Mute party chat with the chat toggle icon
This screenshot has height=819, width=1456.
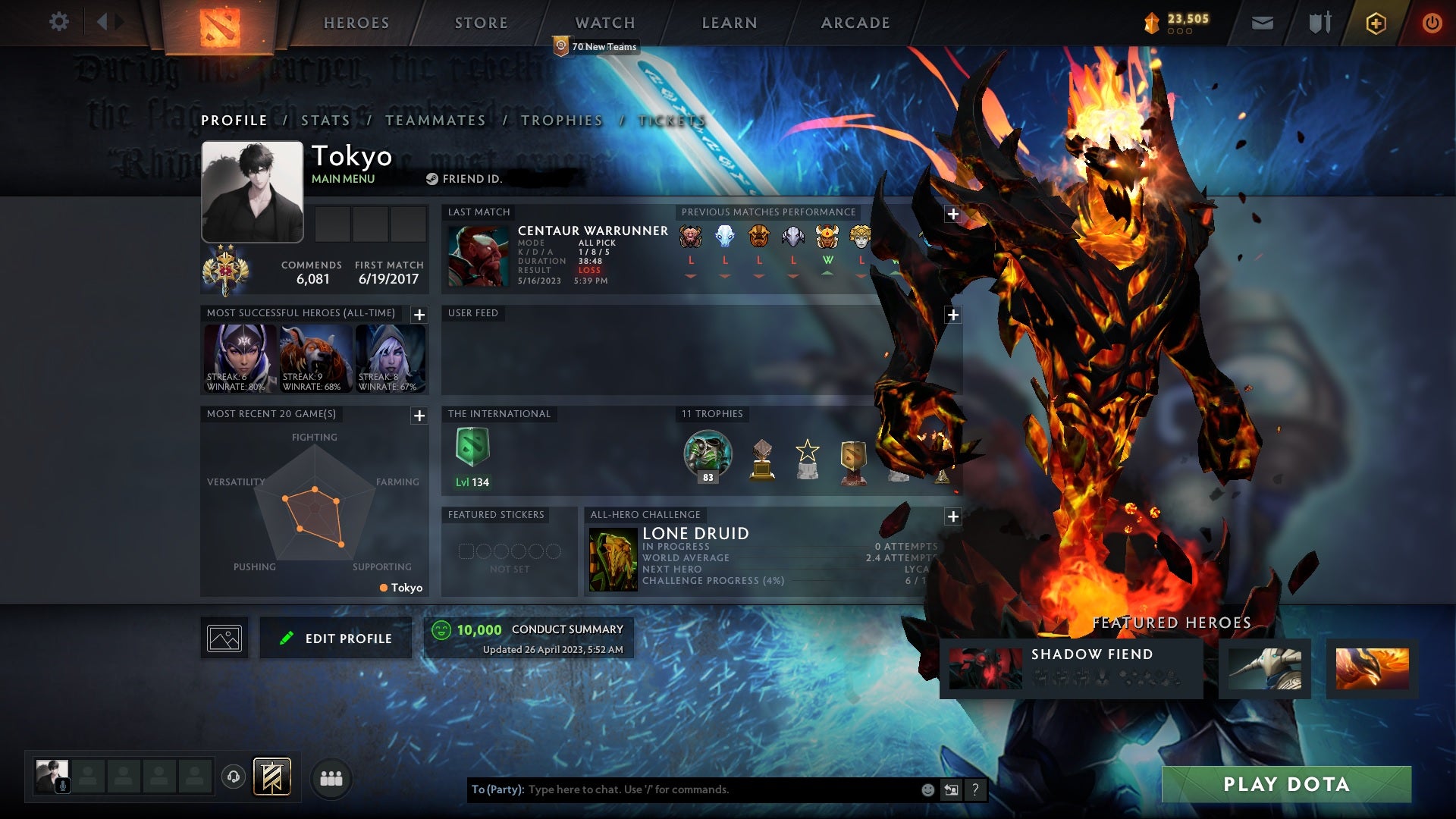tap(951, 789)
